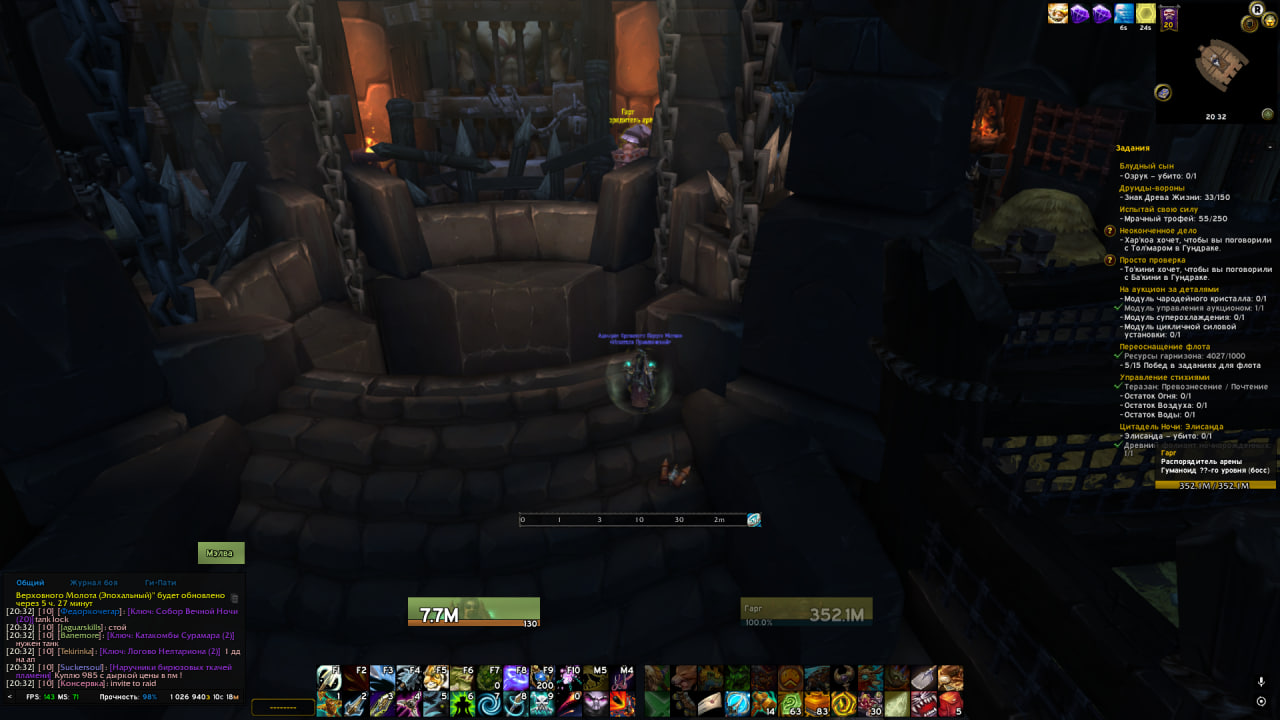
Task: Switch to the Общий chat tab
Action: pos(30,582)
